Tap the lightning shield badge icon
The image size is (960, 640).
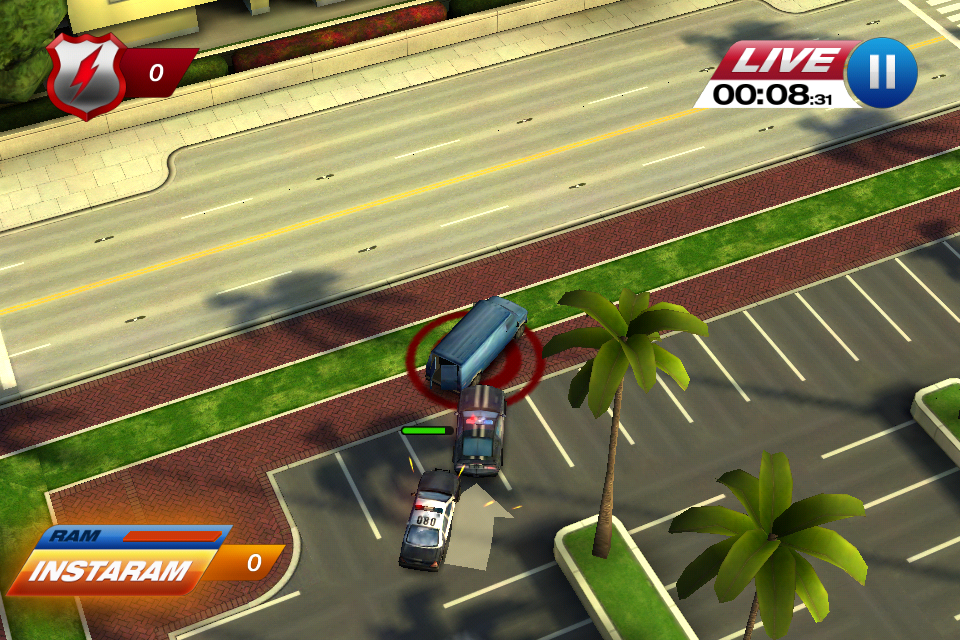pos(86,74)
